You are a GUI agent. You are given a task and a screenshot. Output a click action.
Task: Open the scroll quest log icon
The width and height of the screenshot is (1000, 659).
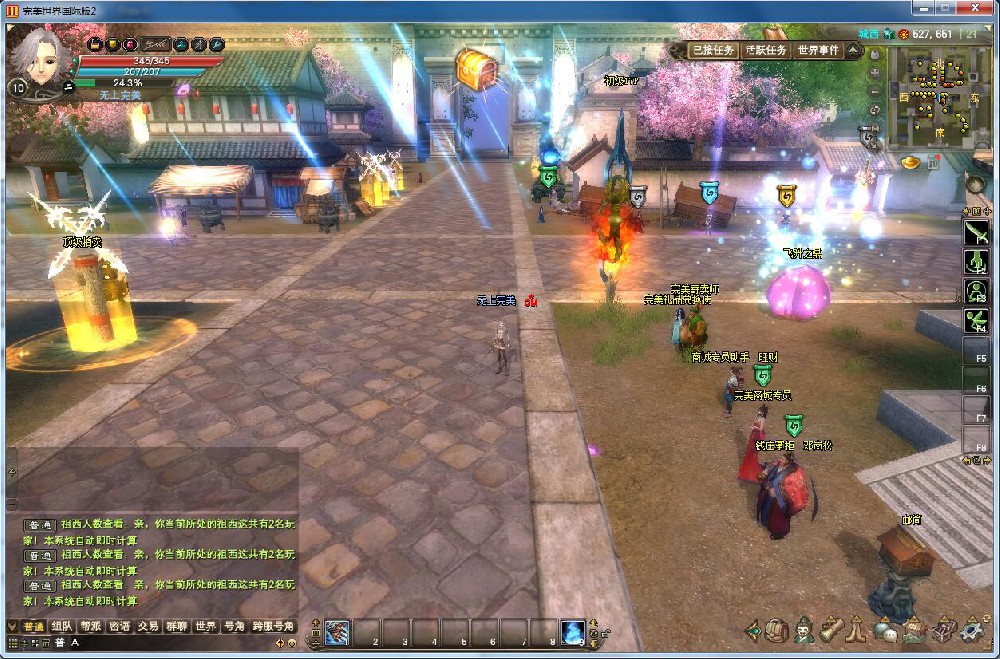tap(831, 631)
